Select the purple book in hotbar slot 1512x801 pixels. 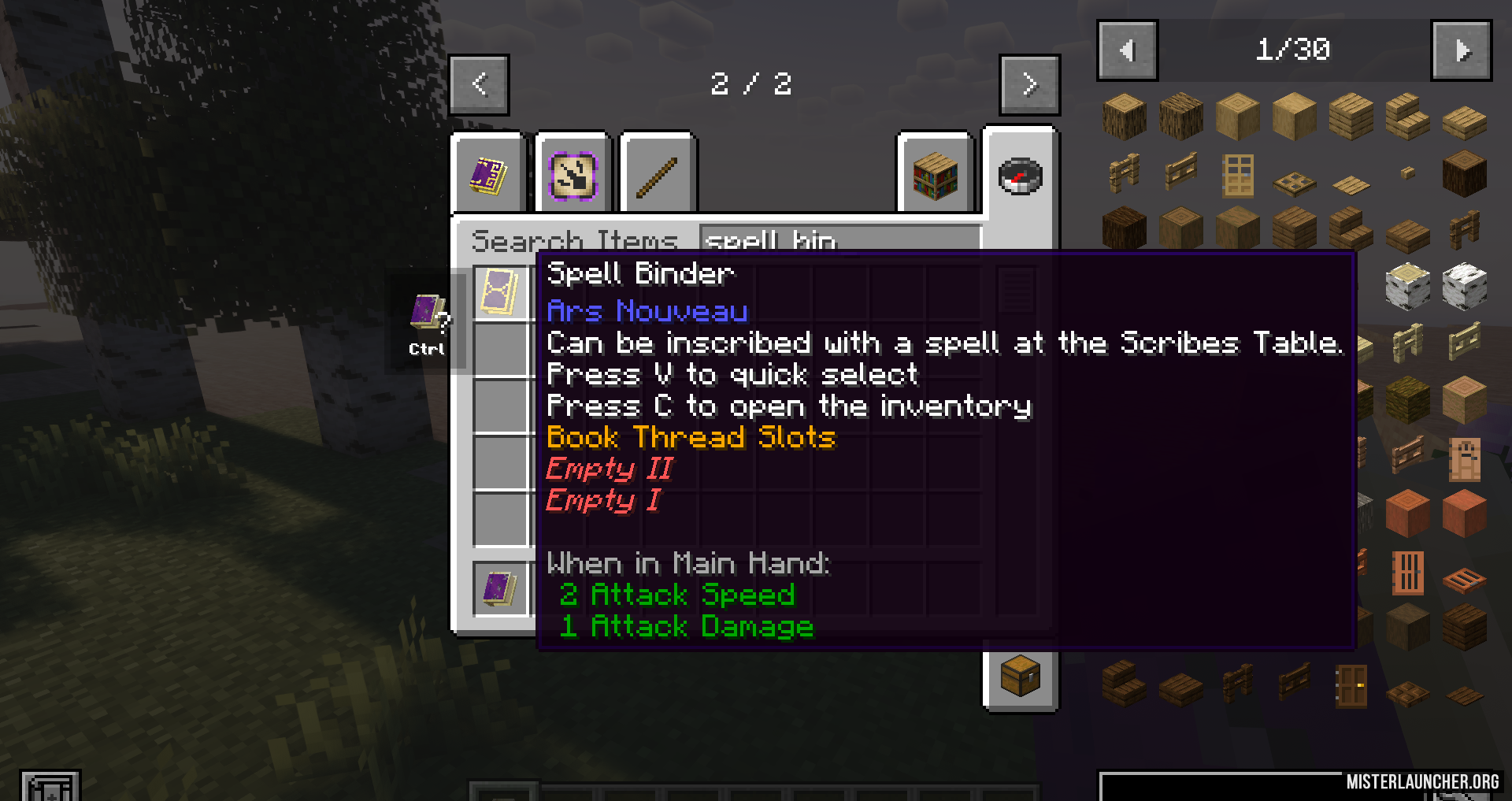(x=500, y=589)
